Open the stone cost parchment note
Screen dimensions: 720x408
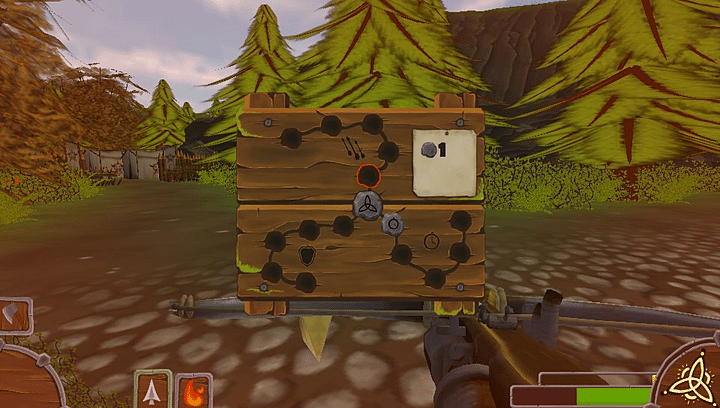(x=445, y=162)
